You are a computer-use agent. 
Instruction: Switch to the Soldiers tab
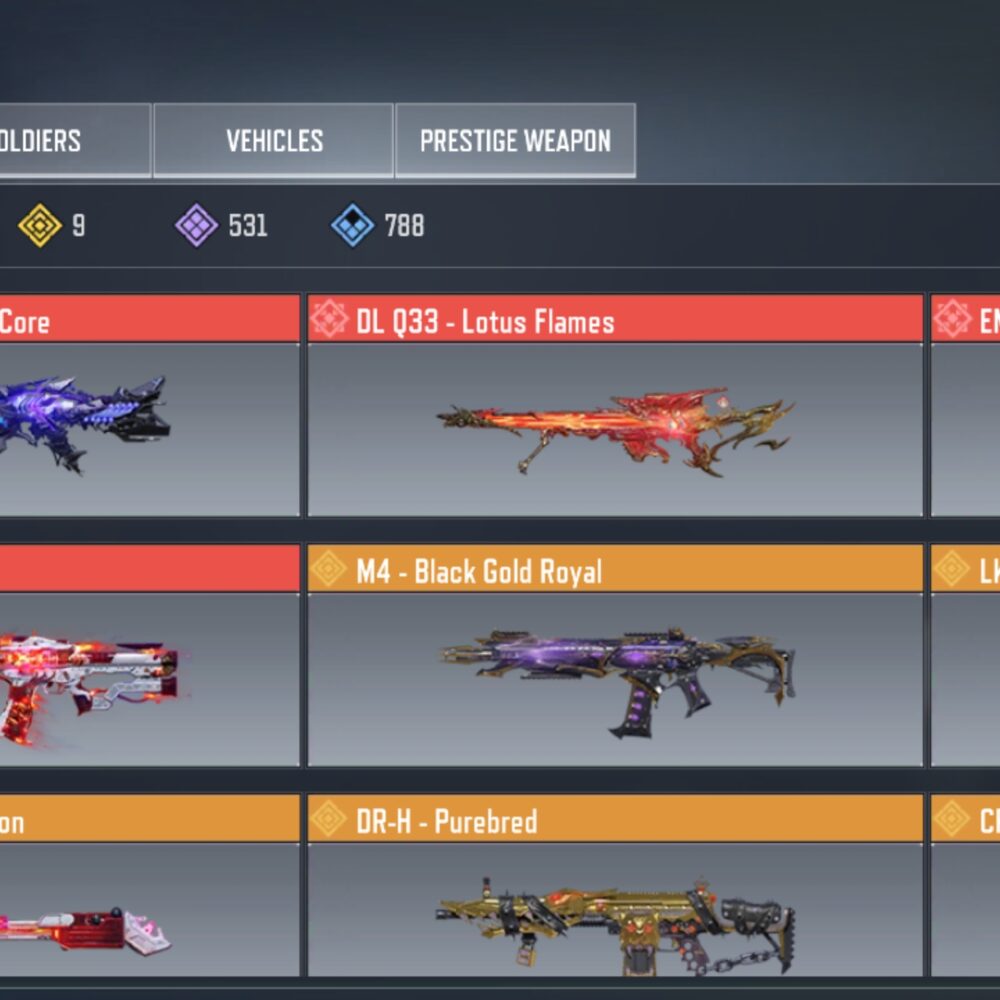tap(60, 141)
